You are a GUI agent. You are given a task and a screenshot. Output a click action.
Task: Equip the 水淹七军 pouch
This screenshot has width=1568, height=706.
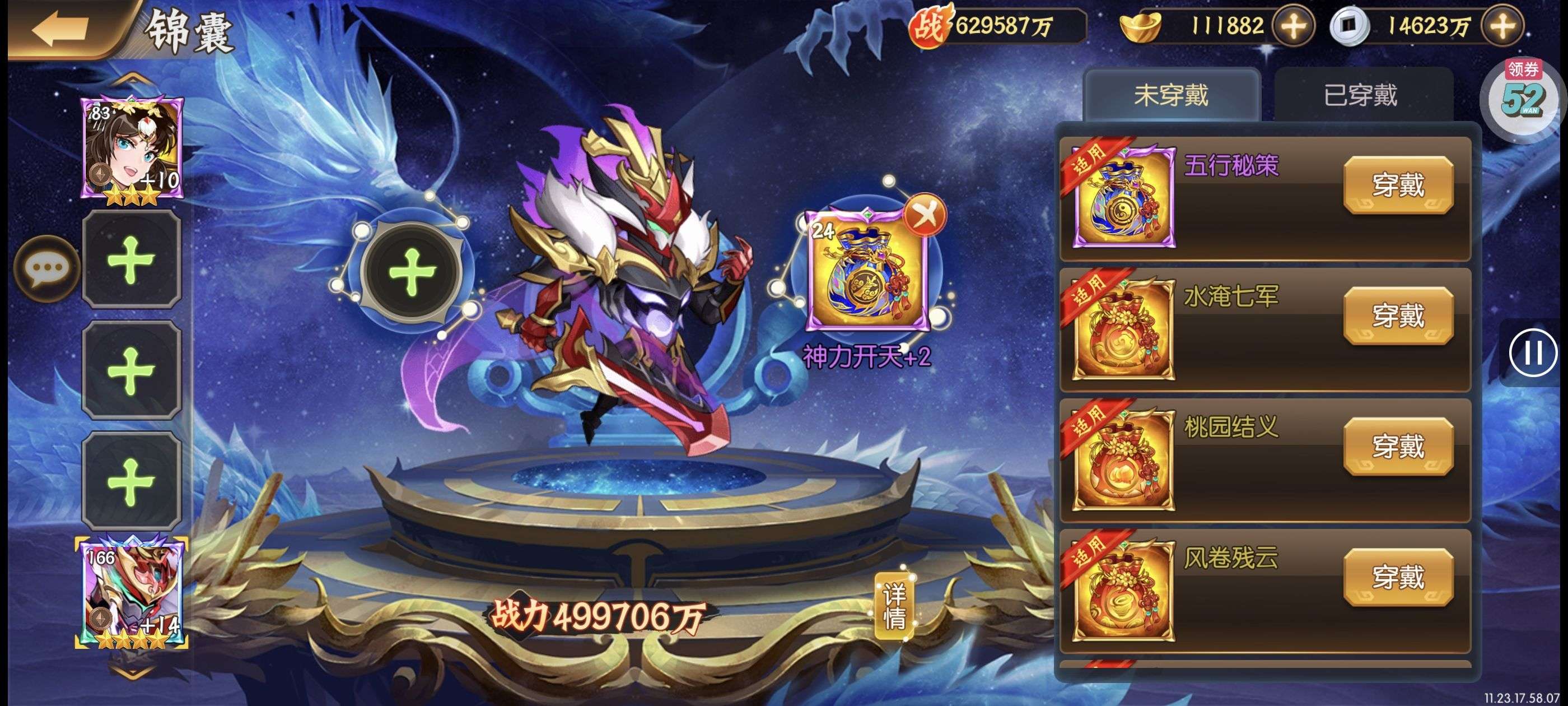click(1398, 316)
